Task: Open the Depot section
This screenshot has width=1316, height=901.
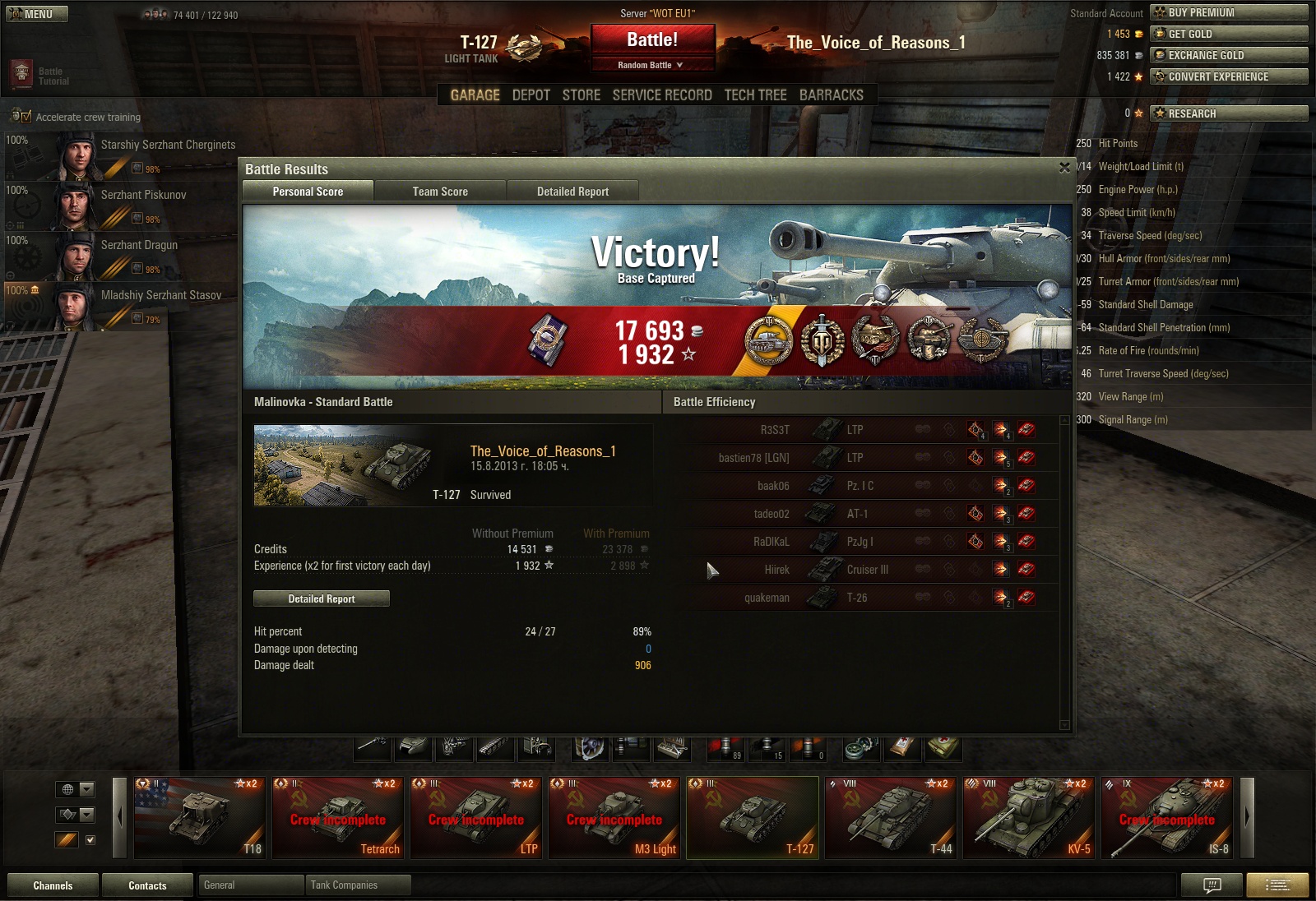Action: pos(531,95)
